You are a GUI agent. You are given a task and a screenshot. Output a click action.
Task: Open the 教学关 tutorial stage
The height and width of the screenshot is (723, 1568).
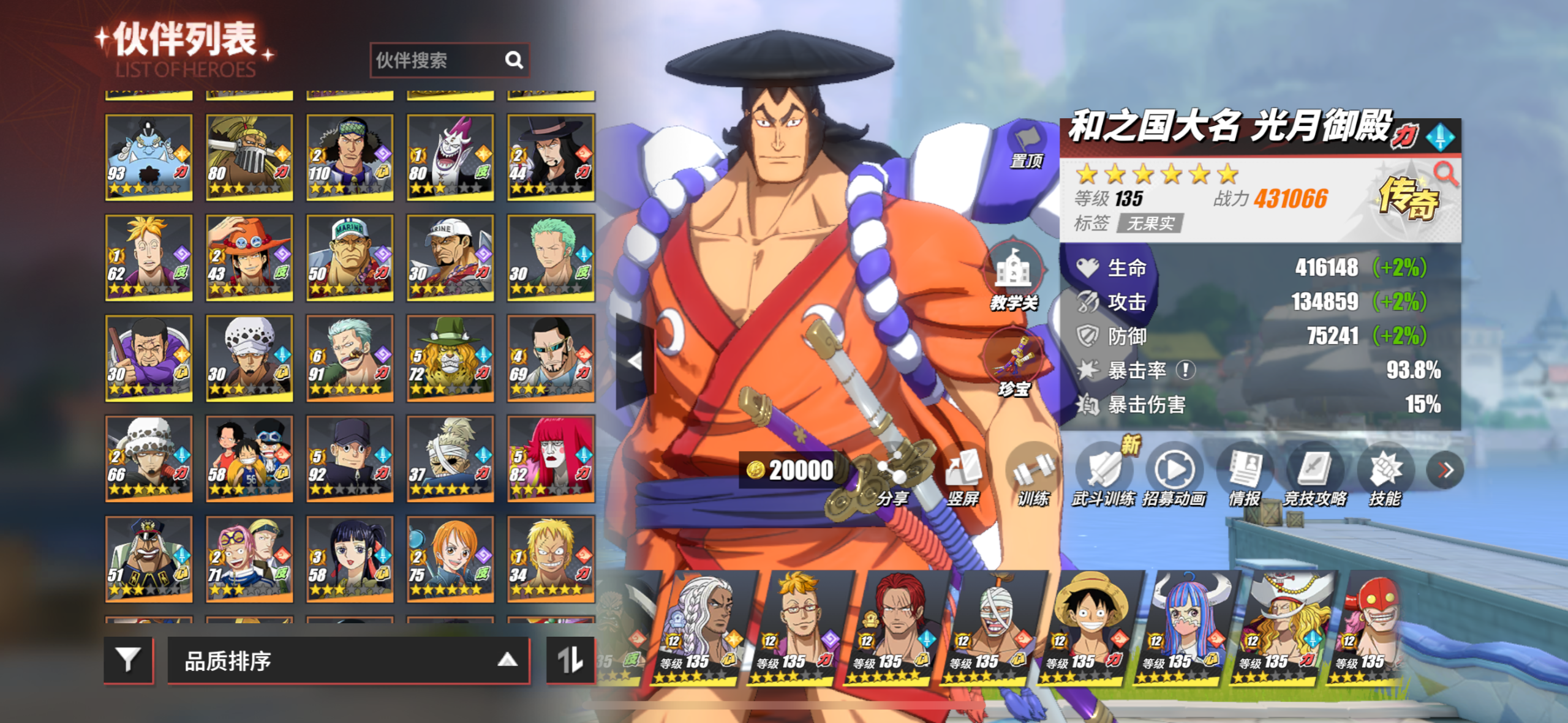[1014, 276]
